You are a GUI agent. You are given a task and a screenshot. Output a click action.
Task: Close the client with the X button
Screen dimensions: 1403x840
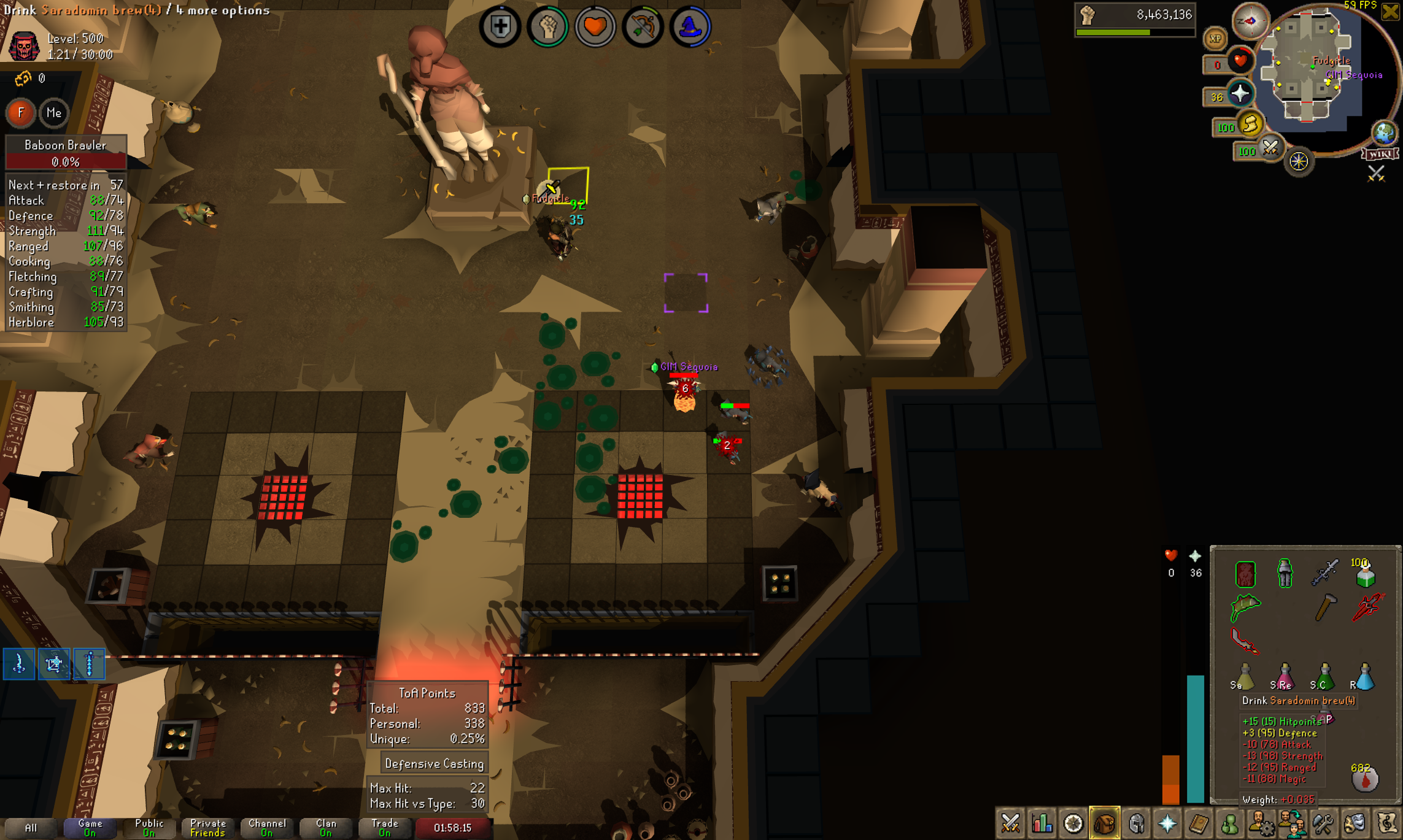tap(1390, 11)
